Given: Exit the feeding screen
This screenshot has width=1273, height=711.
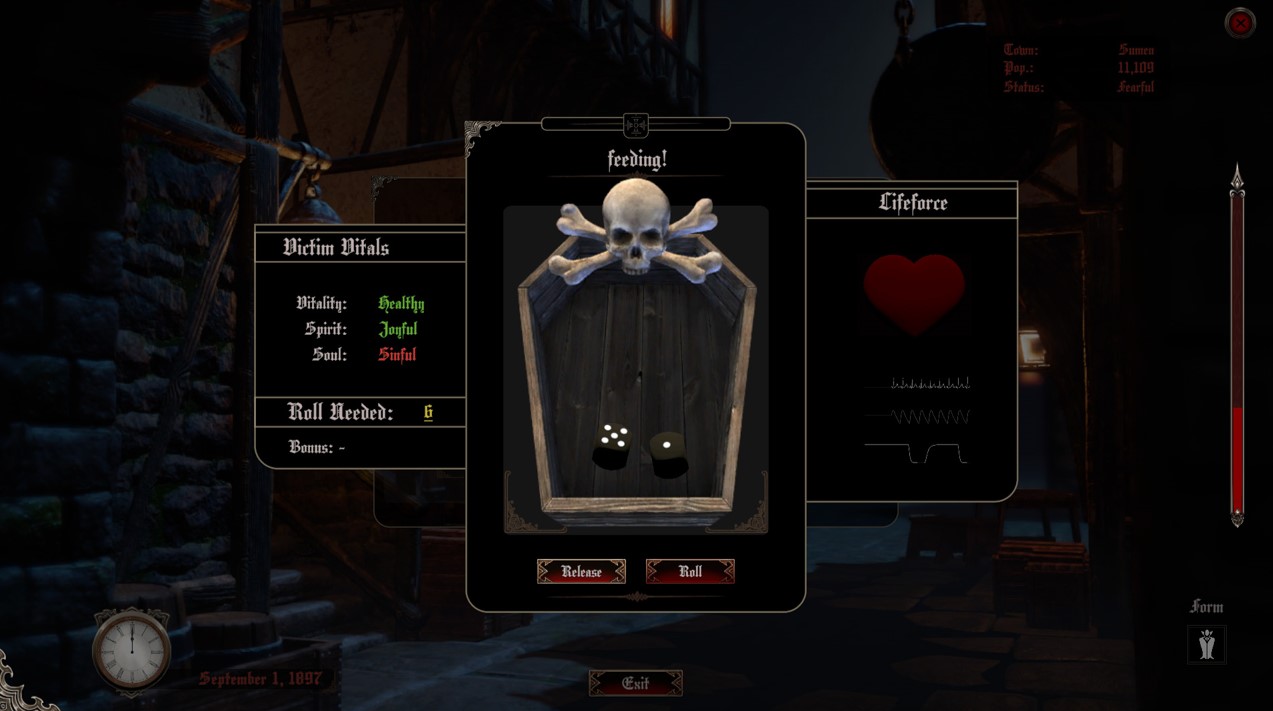Looking at the screenshot, I should [636, 684].
